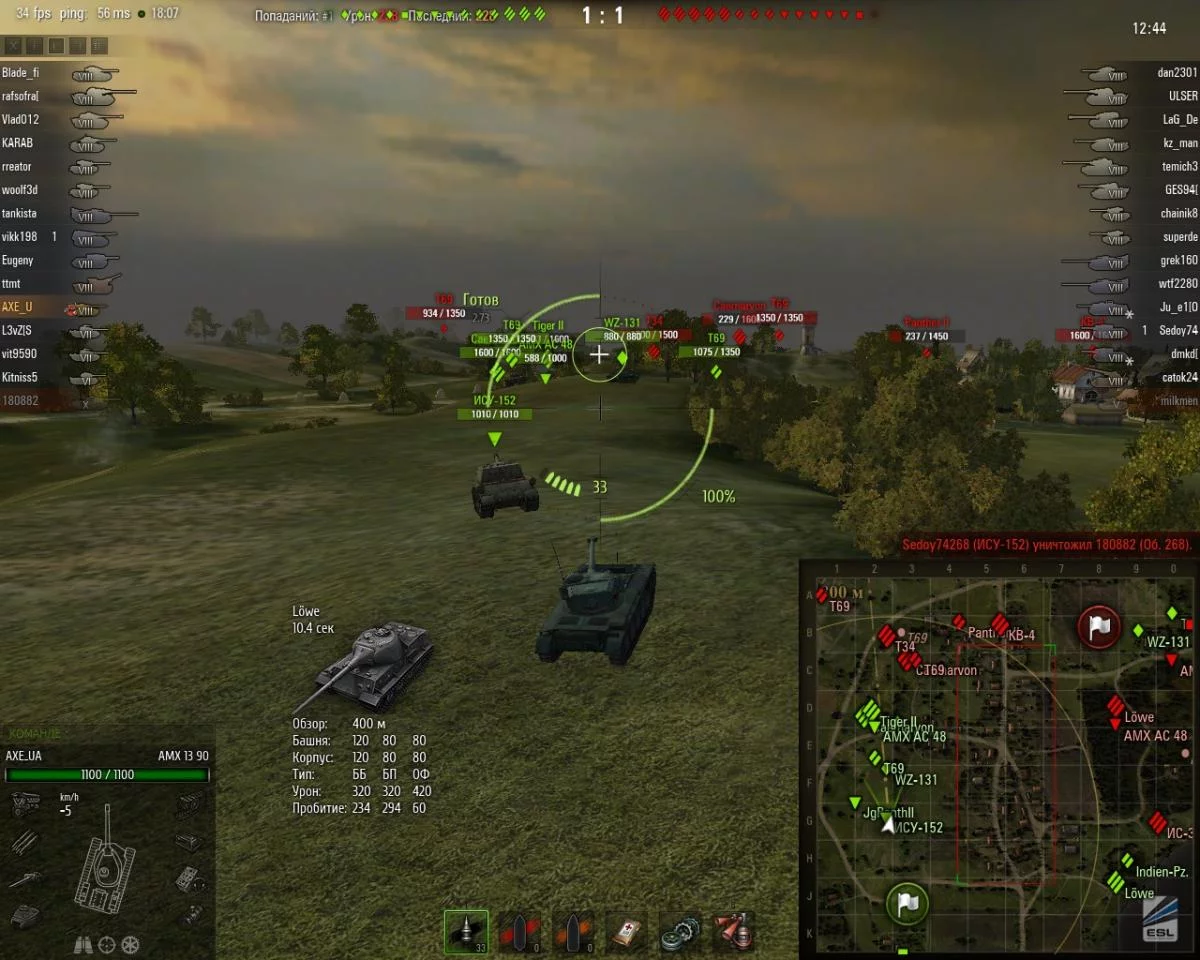Image resolution: width=1200 pixels, height=960 pixels.
Task: Select player tankista in the team list
Action: 20,213
